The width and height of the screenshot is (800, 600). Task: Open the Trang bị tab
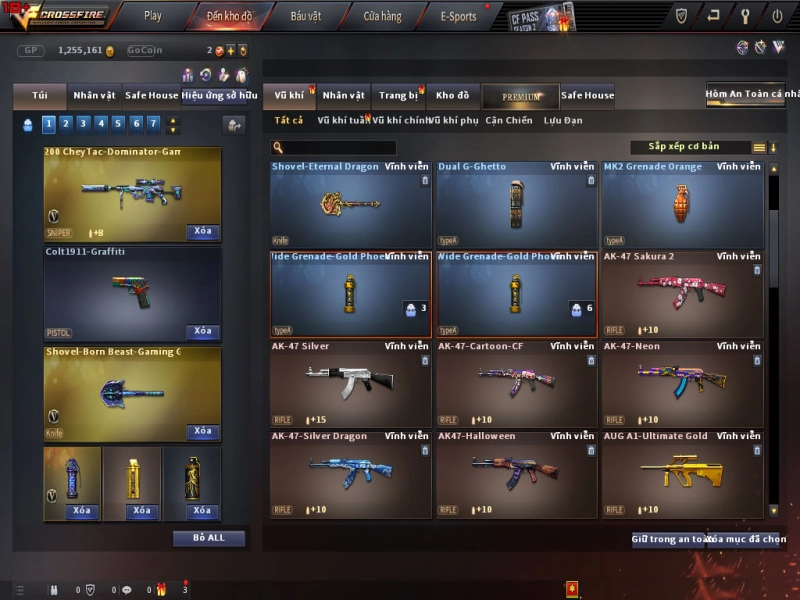(x=399, y=96)
